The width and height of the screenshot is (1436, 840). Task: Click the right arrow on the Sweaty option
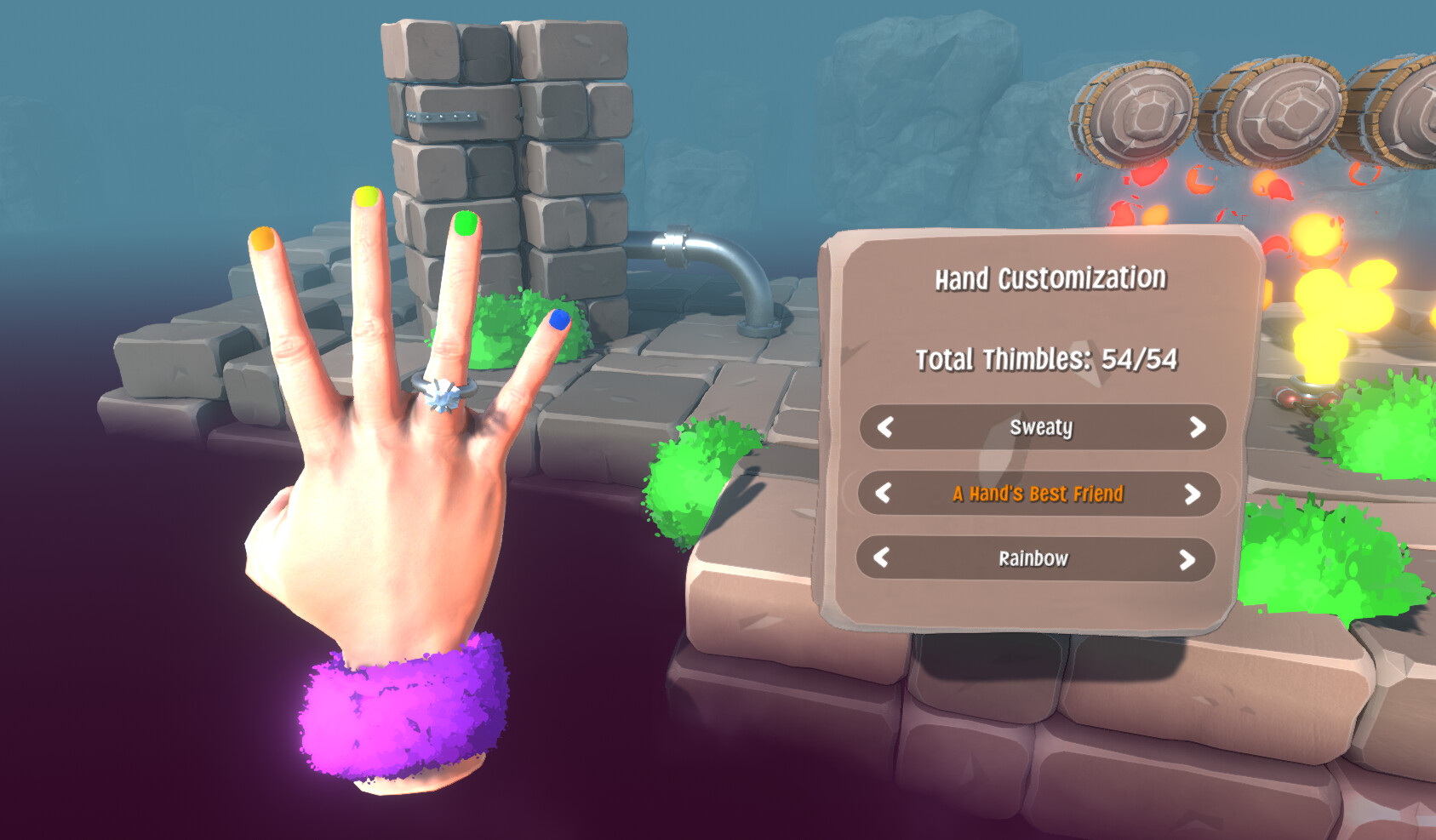[1199, 428]
